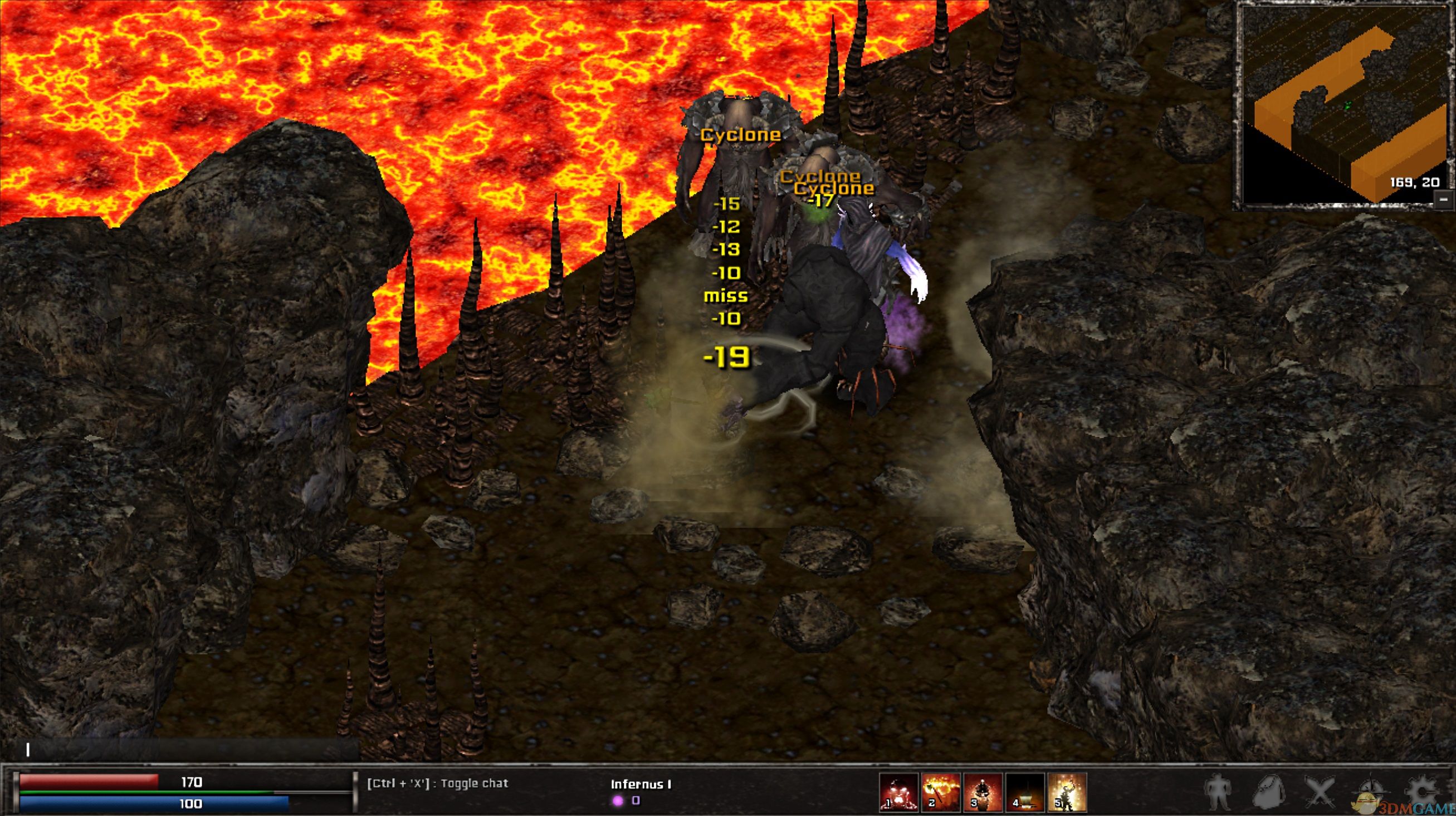Activate skill 1 with the glowing-eyed demon face

click(898, 792)
